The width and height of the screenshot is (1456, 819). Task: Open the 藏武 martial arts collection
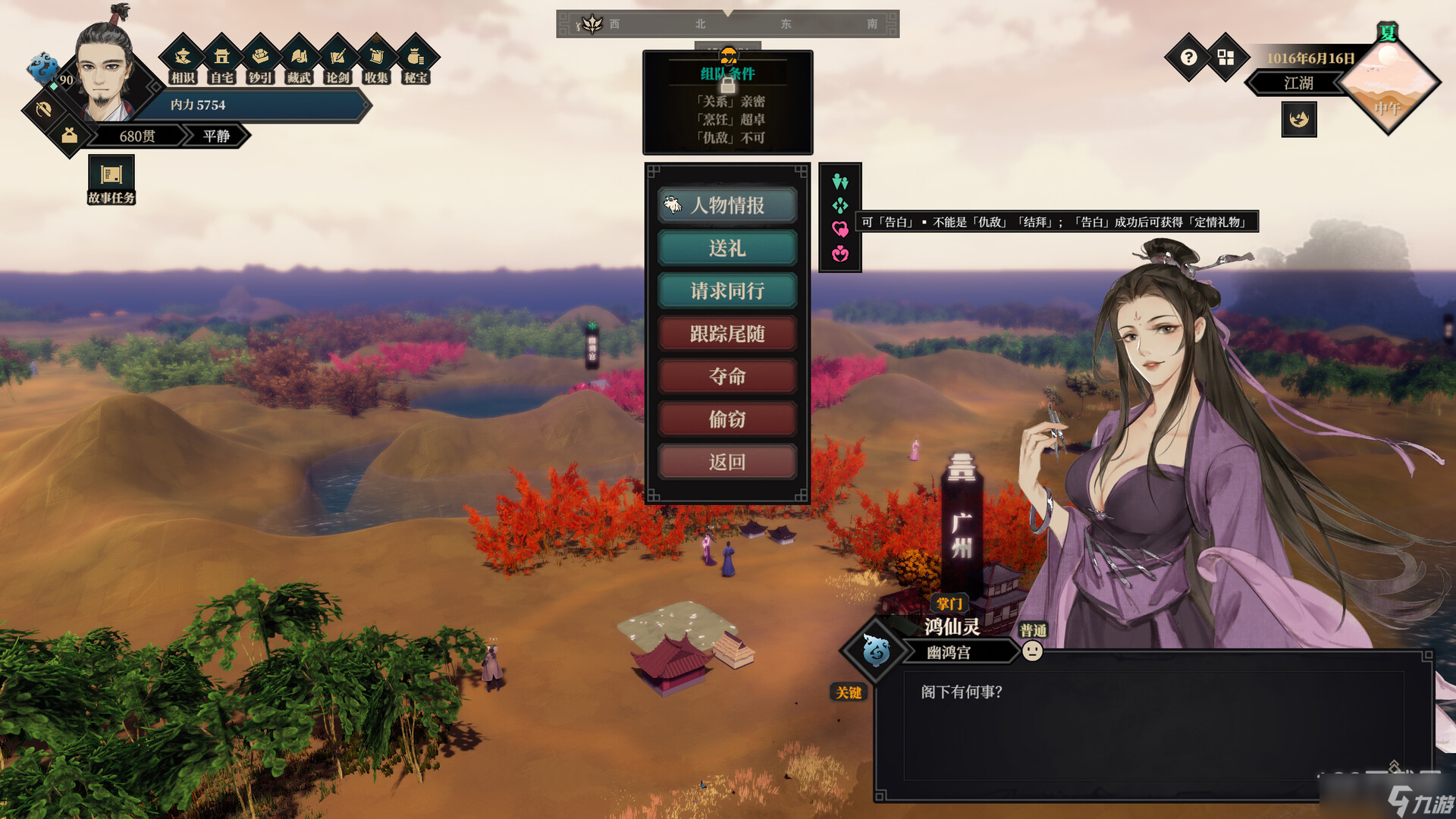299,60
